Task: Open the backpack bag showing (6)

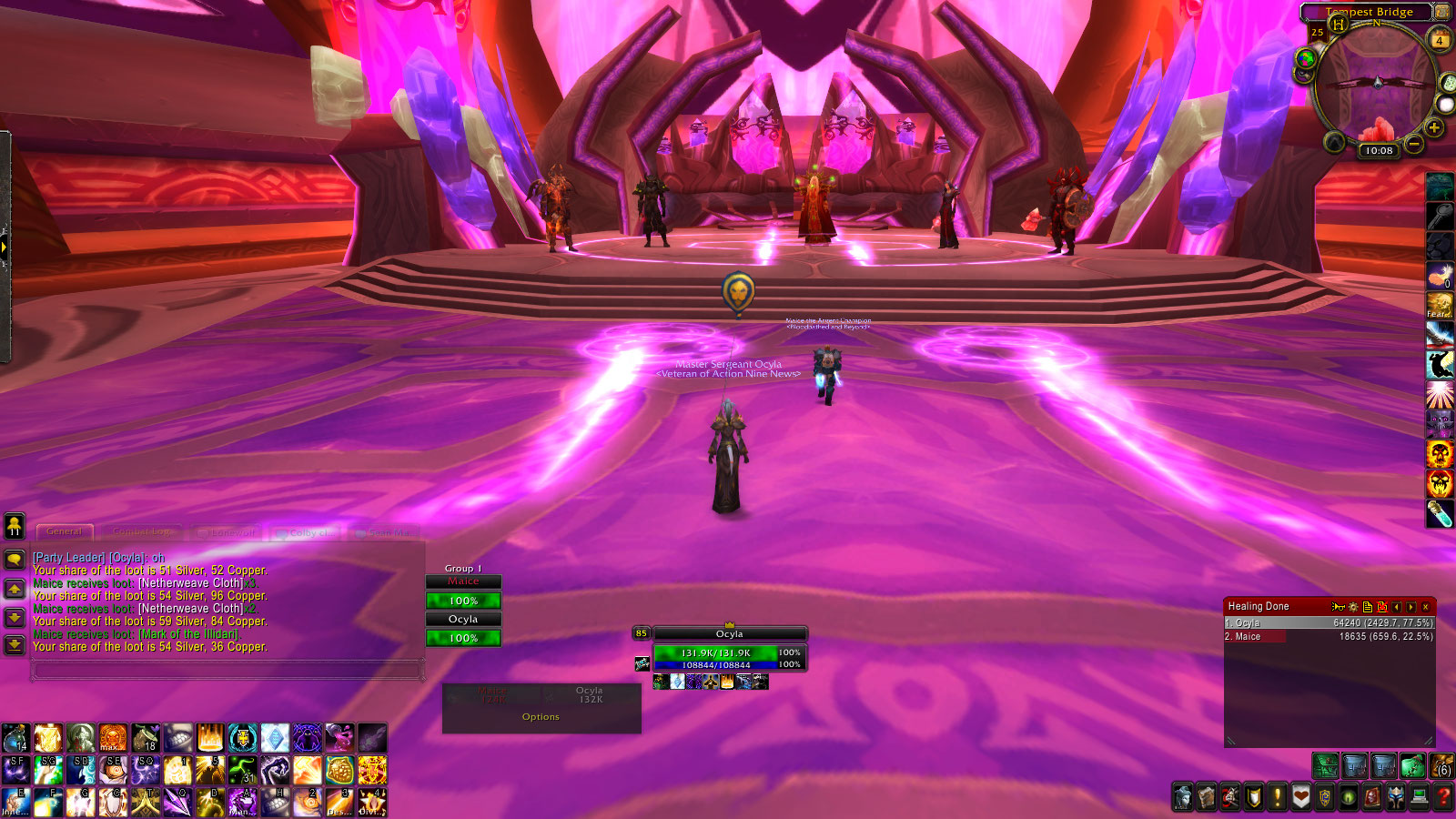Action: tap(1441, 766)
